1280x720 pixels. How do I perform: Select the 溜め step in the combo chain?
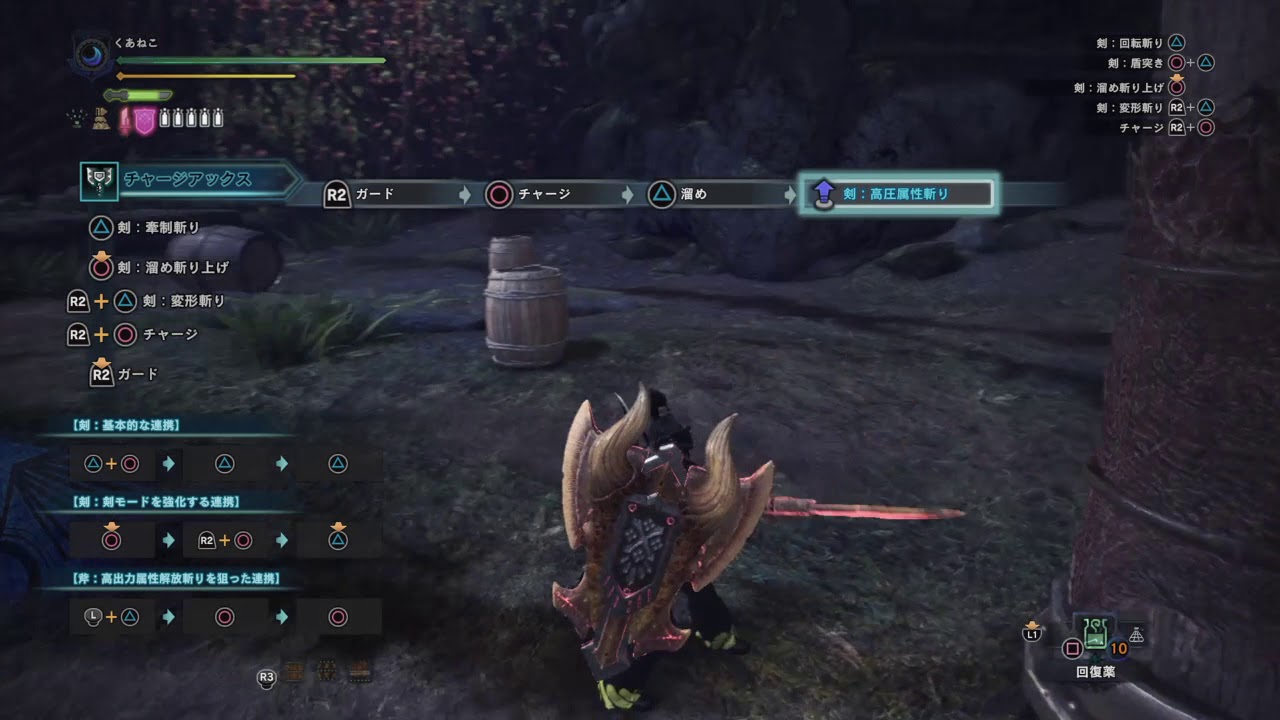tap(692, 194)
